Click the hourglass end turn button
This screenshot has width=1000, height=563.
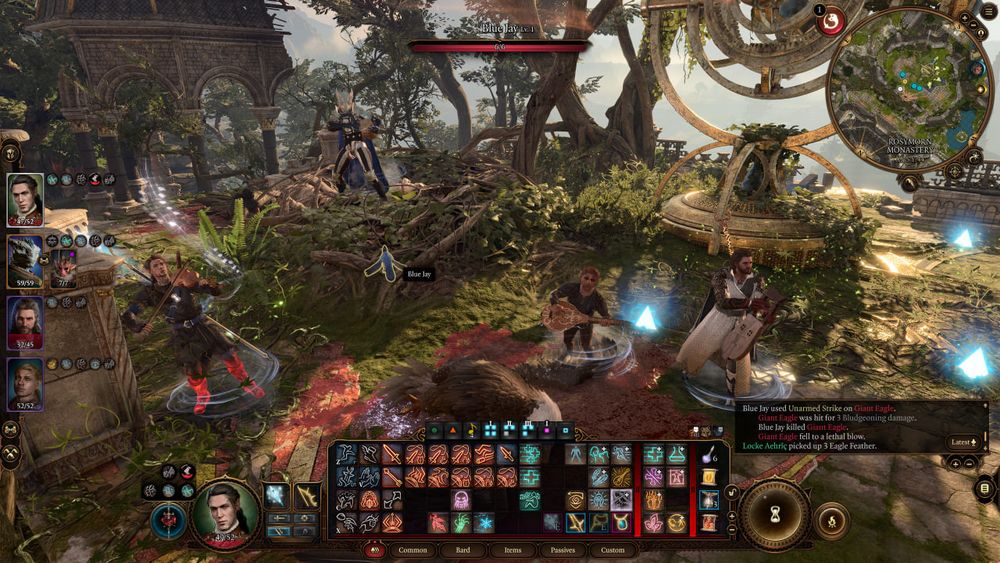point(774,515)
